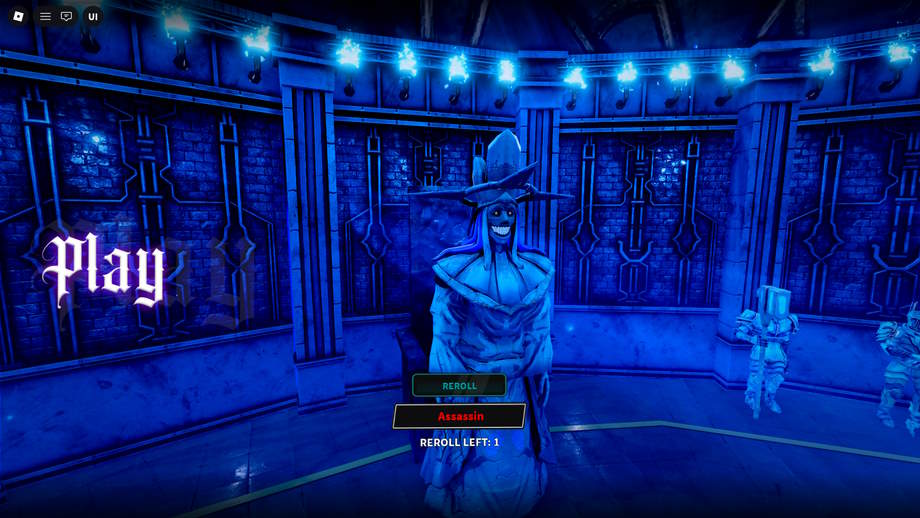Hit the green Reroll button
Viewport: 920px width, 518px height.
point(459,385)
